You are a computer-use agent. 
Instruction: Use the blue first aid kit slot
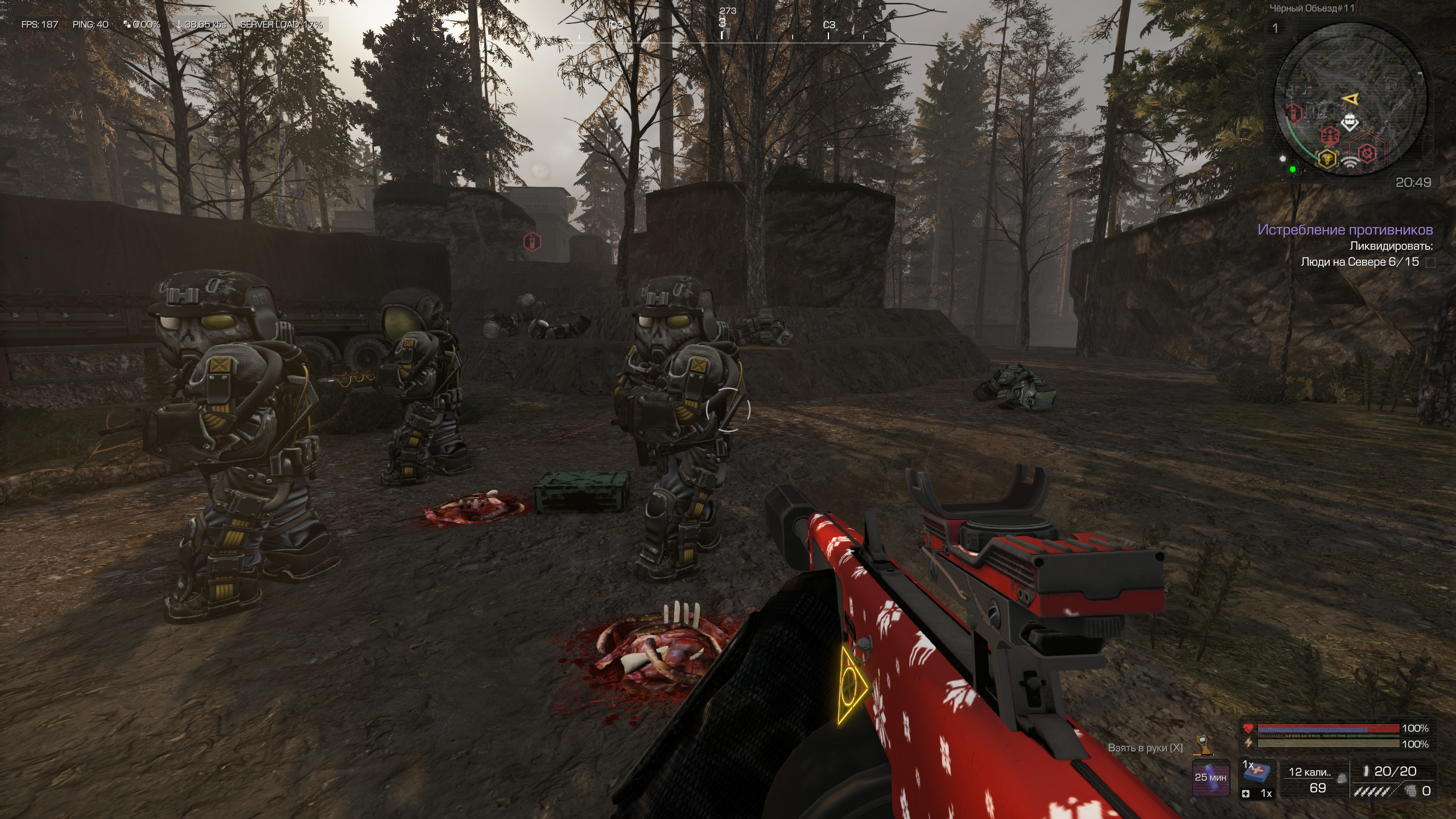pos(1258,772)
